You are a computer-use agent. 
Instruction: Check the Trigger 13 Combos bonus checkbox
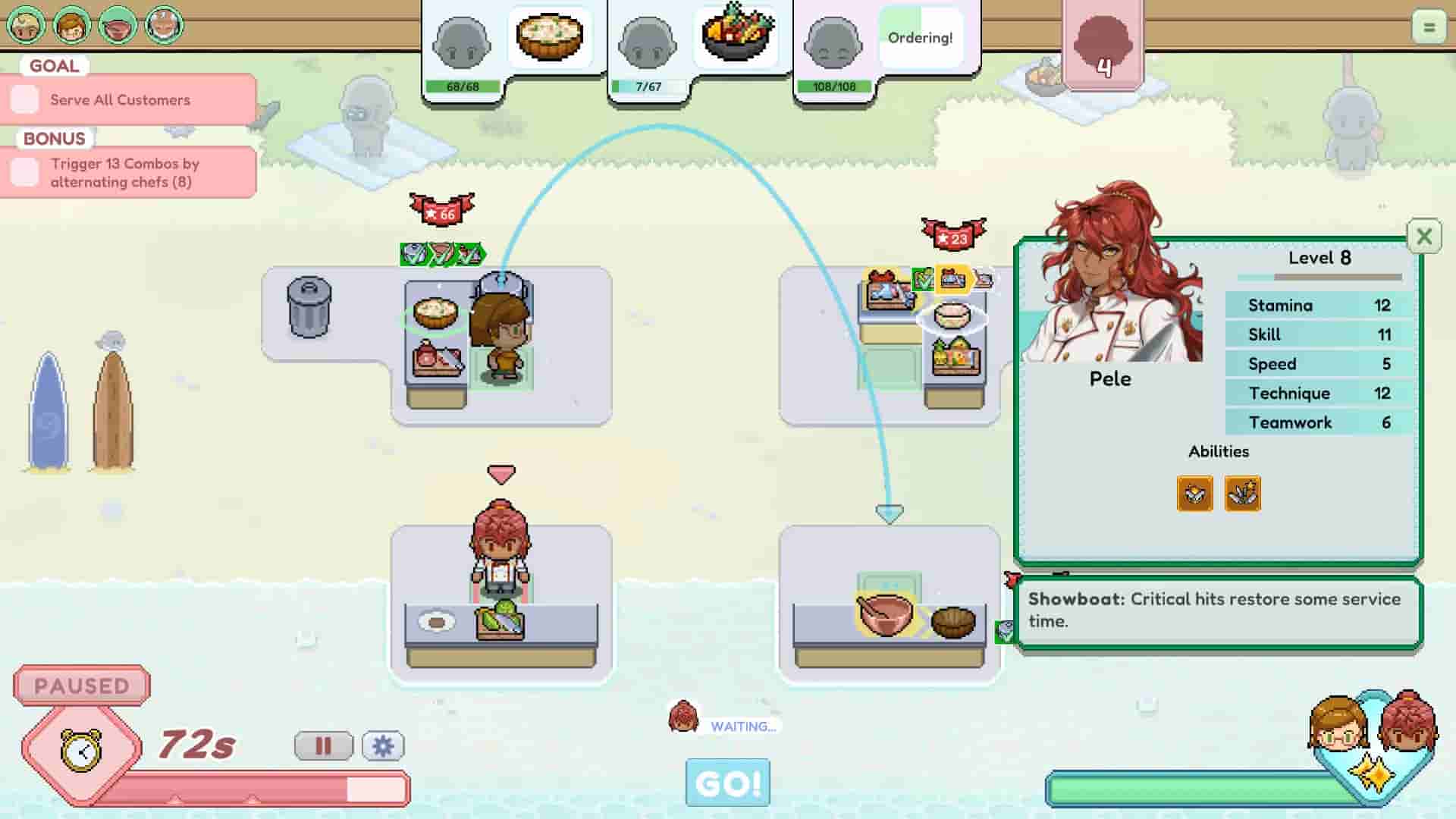(24, 172)
